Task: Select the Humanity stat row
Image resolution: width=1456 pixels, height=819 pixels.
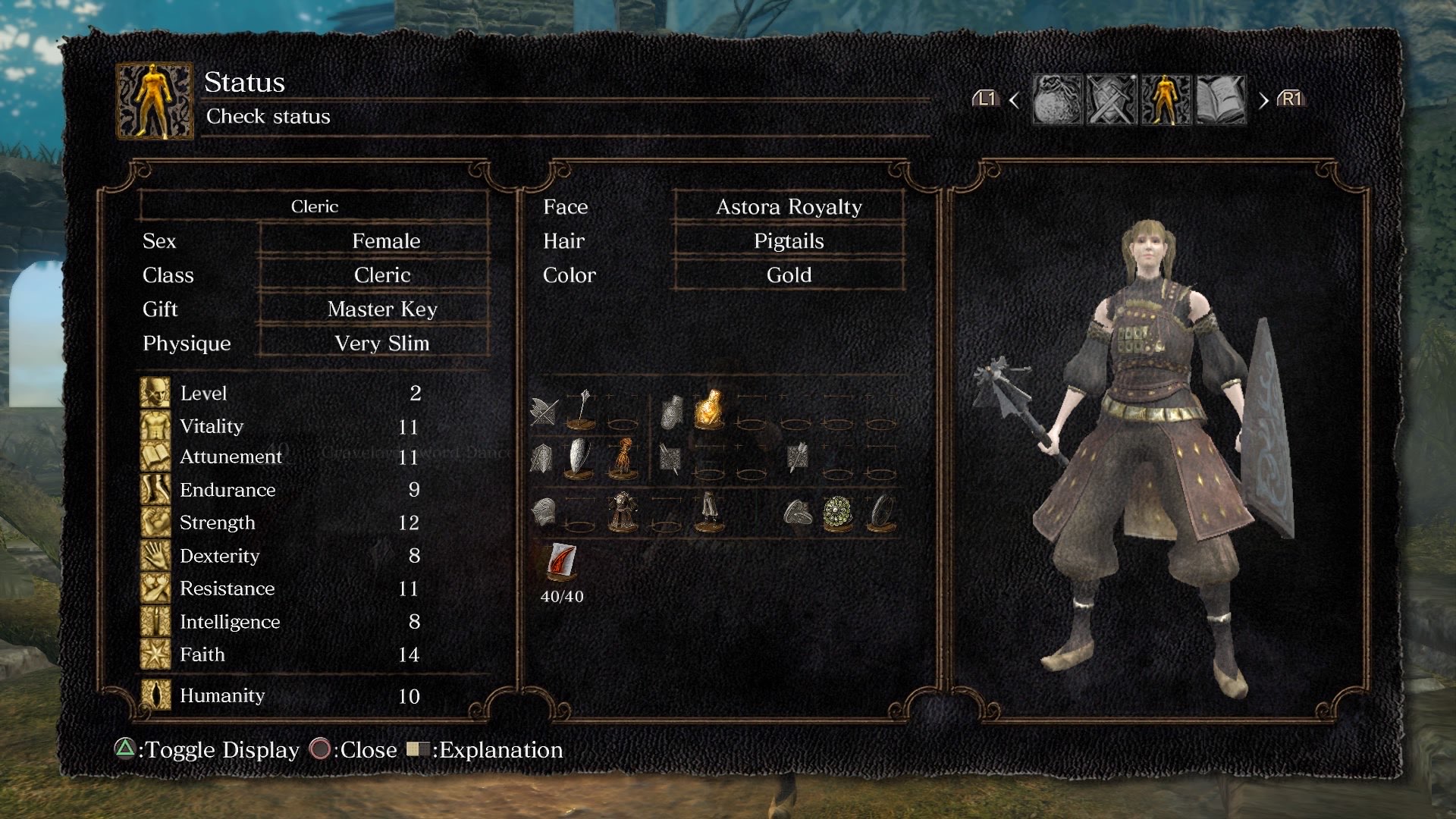Action: tap(300, 695)
